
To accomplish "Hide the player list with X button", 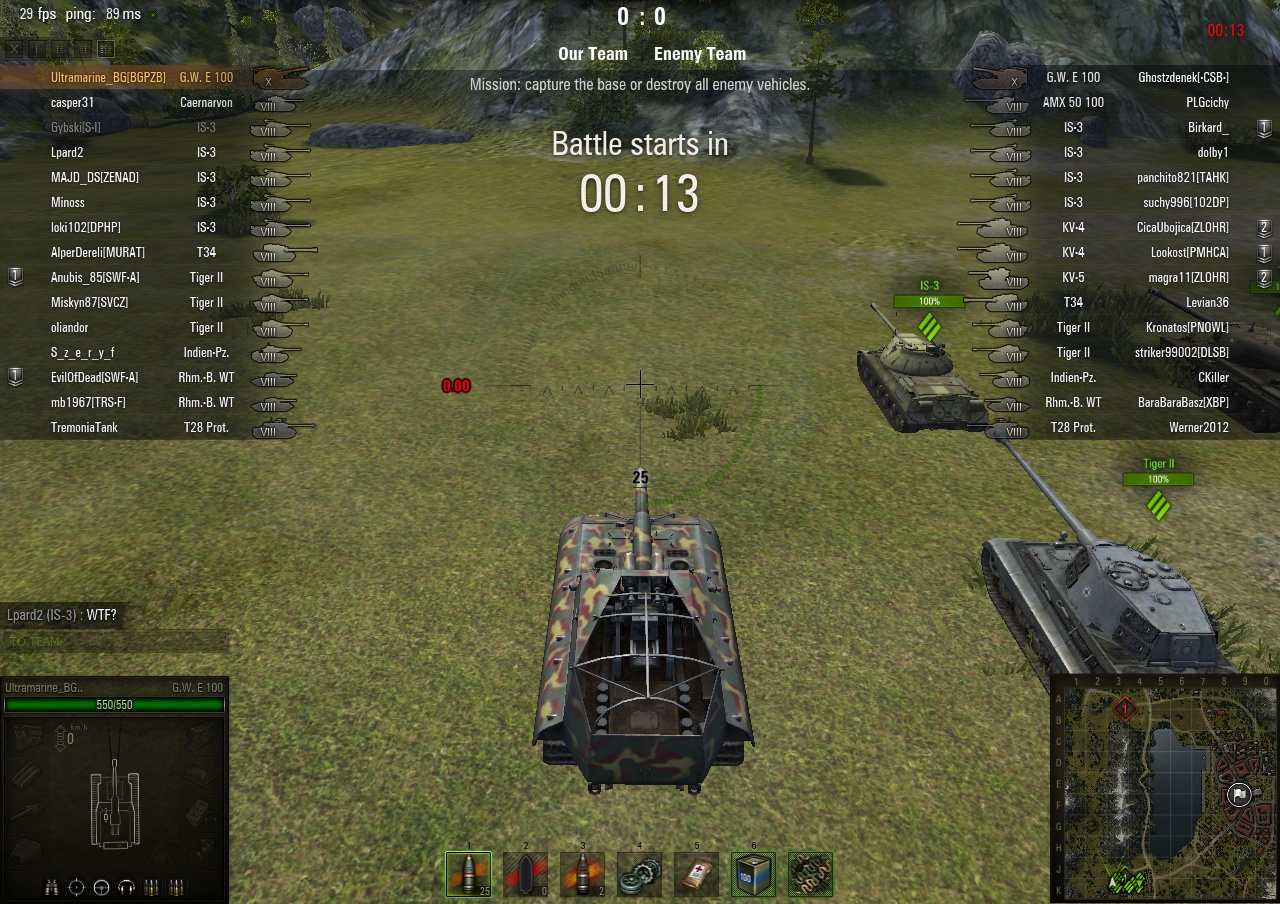I will coord(15,48).
